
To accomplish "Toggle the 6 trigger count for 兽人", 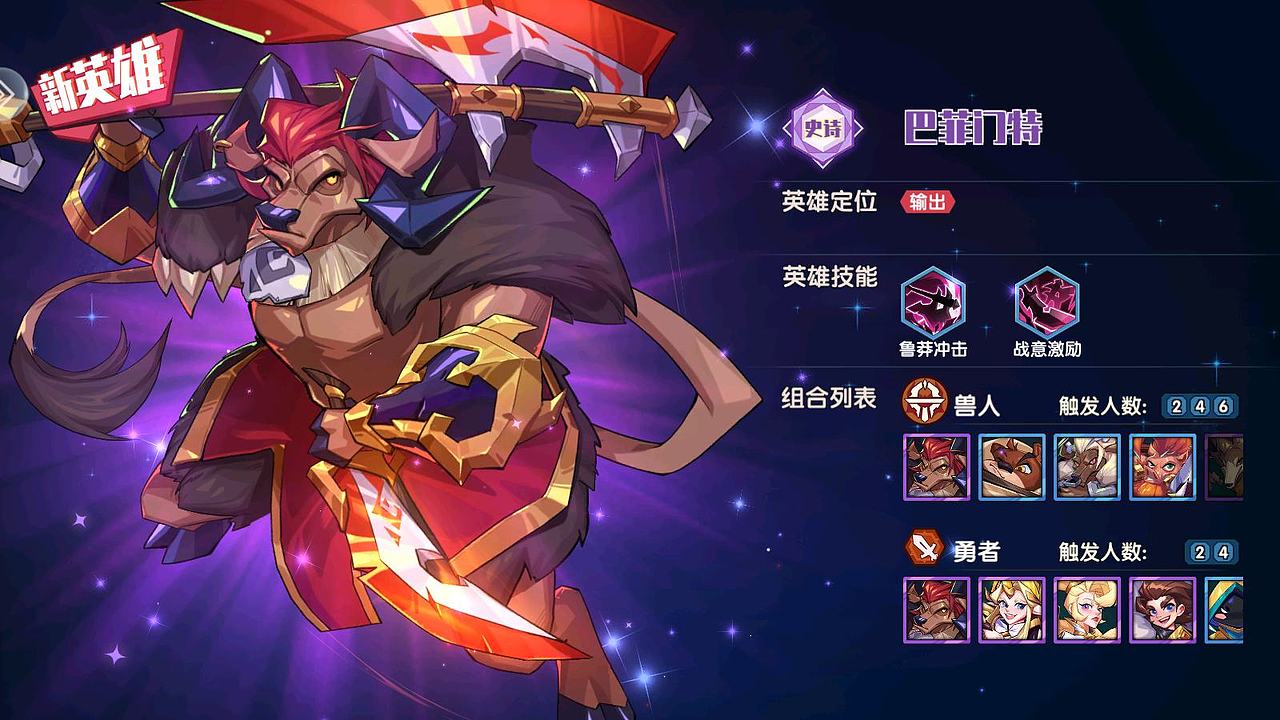I will point(1224,404).
